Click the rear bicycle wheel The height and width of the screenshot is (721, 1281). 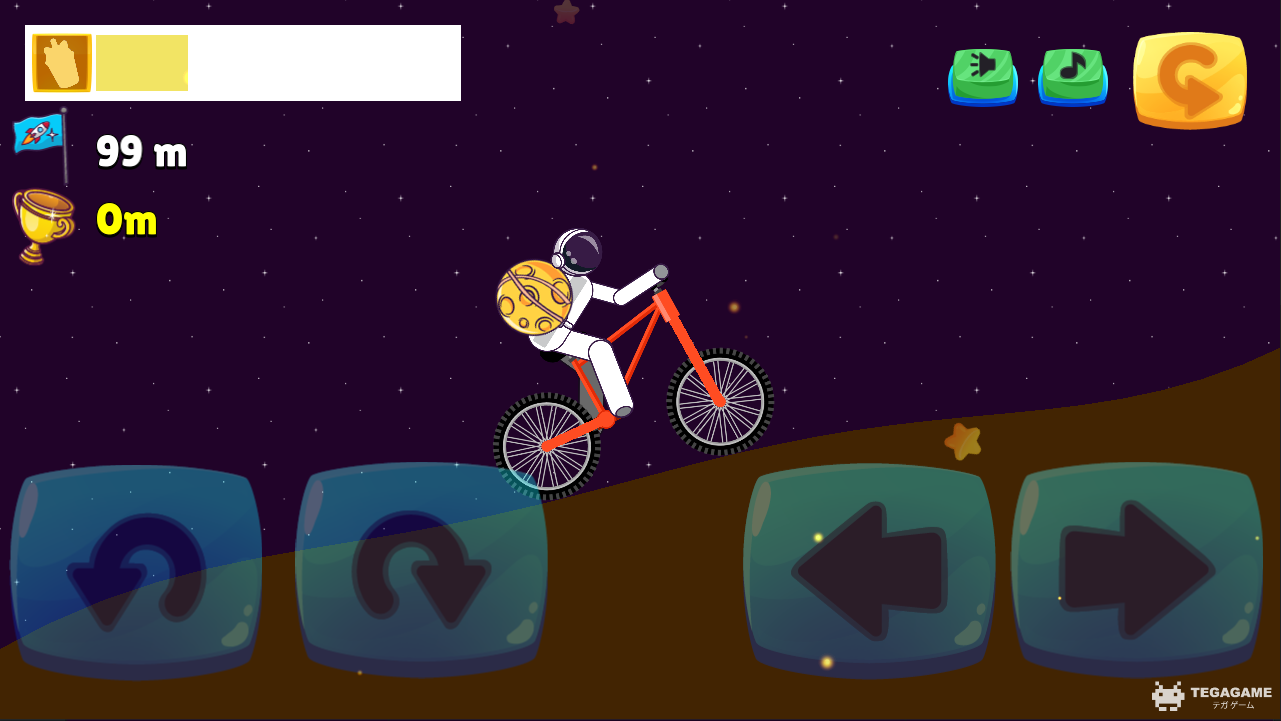pyautogui.click(x=545, y=445)
